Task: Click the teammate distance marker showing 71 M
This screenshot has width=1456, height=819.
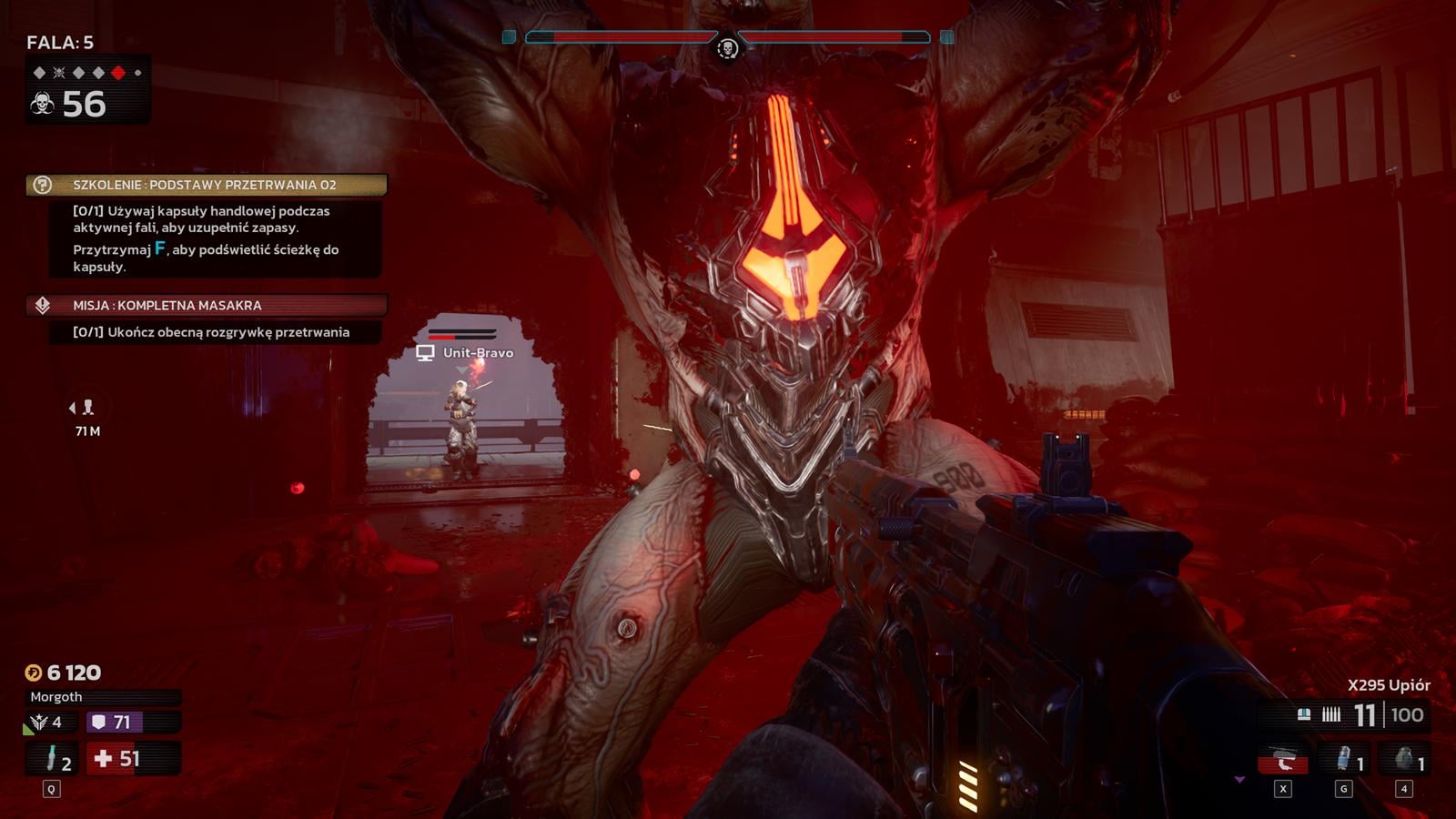Action: coord(86,417)
